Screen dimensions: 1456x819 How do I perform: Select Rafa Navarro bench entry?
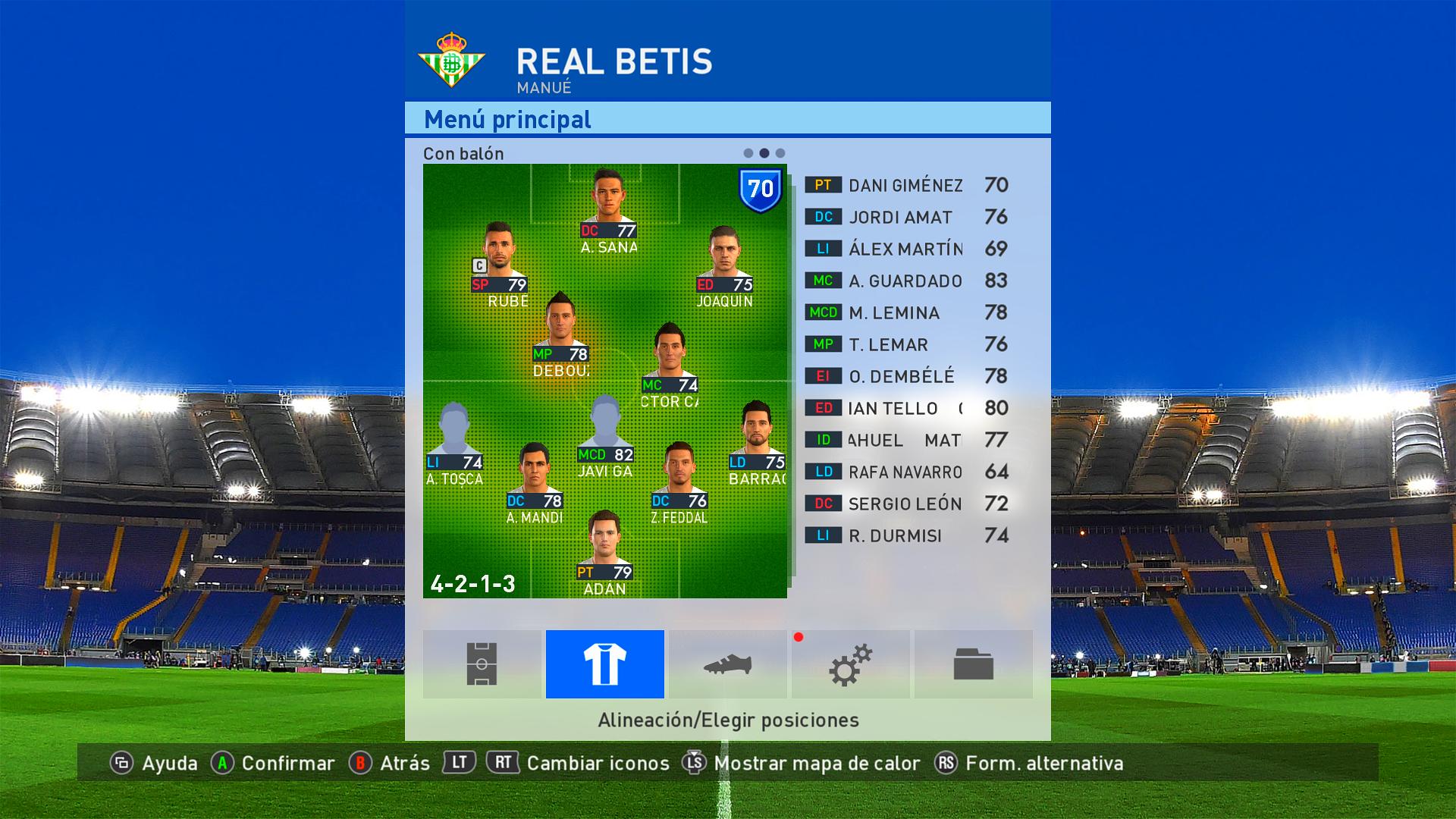pos(906,472)
